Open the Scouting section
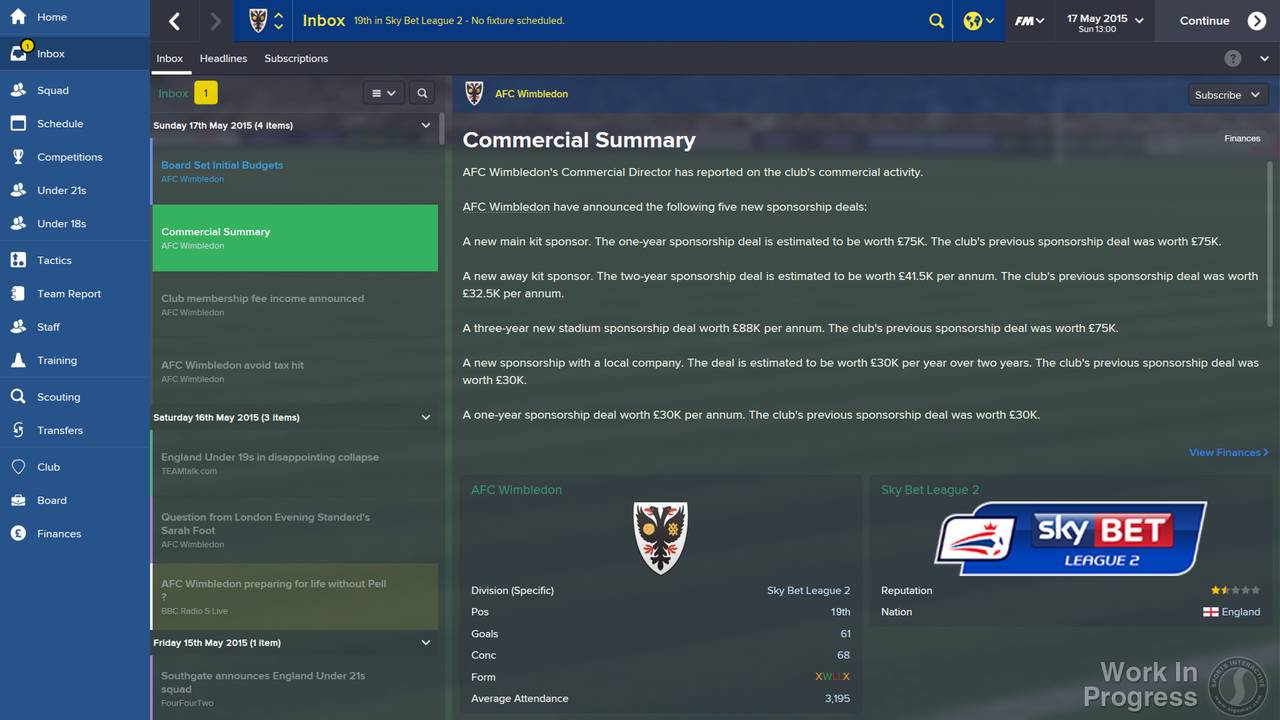The height and width of the screenshot is (720, 1280). coord(60,396)
